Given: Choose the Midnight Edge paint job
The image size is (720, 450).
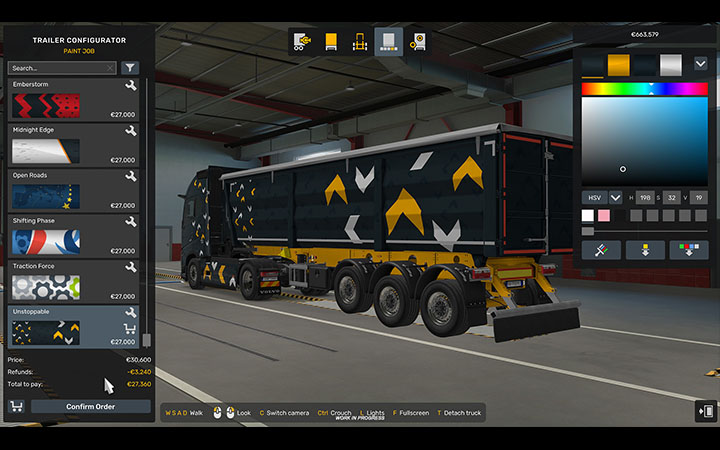Looking at the screenshot, I should coord(73,146).
